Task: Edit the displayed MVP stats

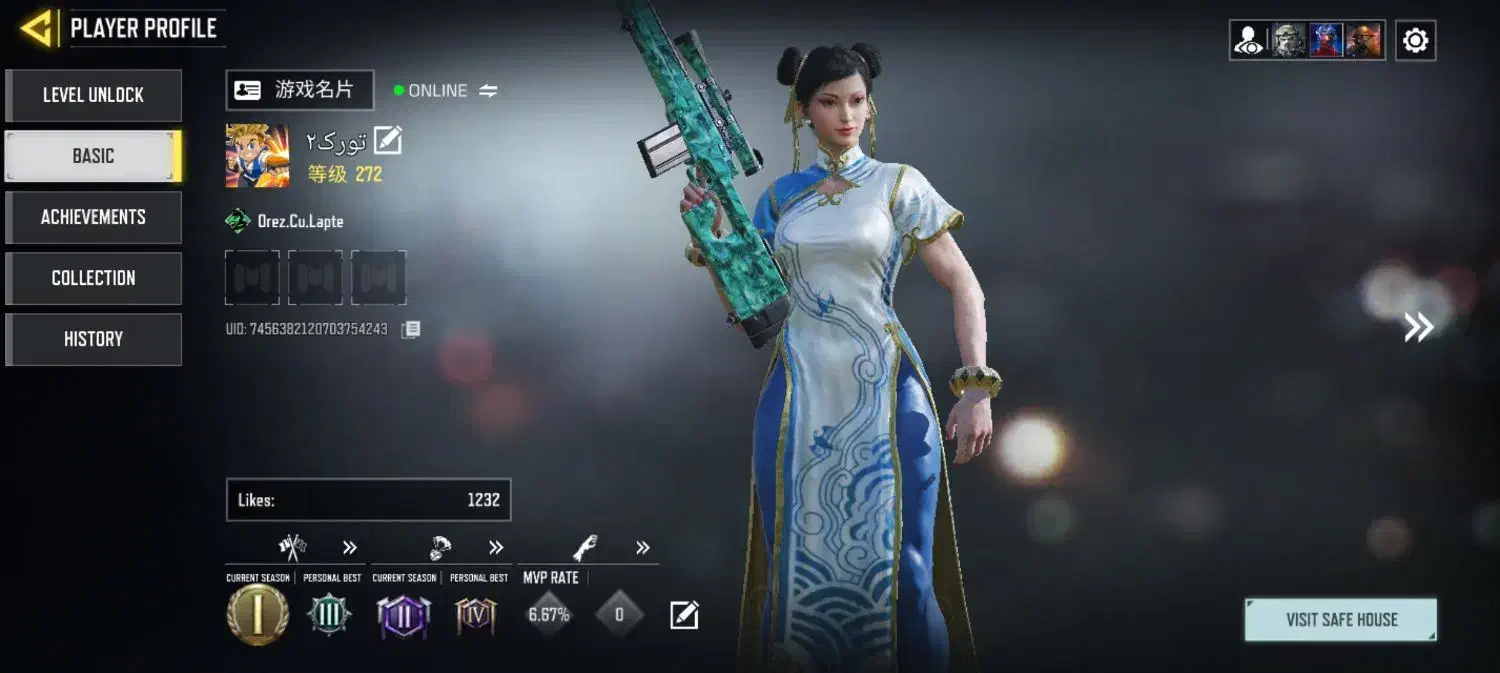Action: [x=684, y=615]
